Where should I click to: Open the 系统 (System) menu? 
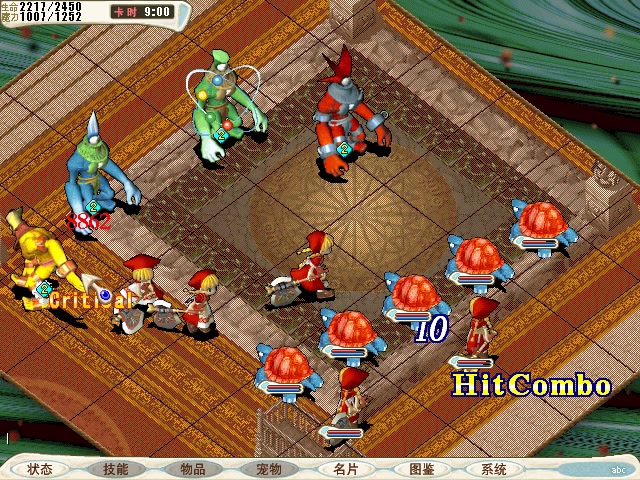[x=494, y=468]
